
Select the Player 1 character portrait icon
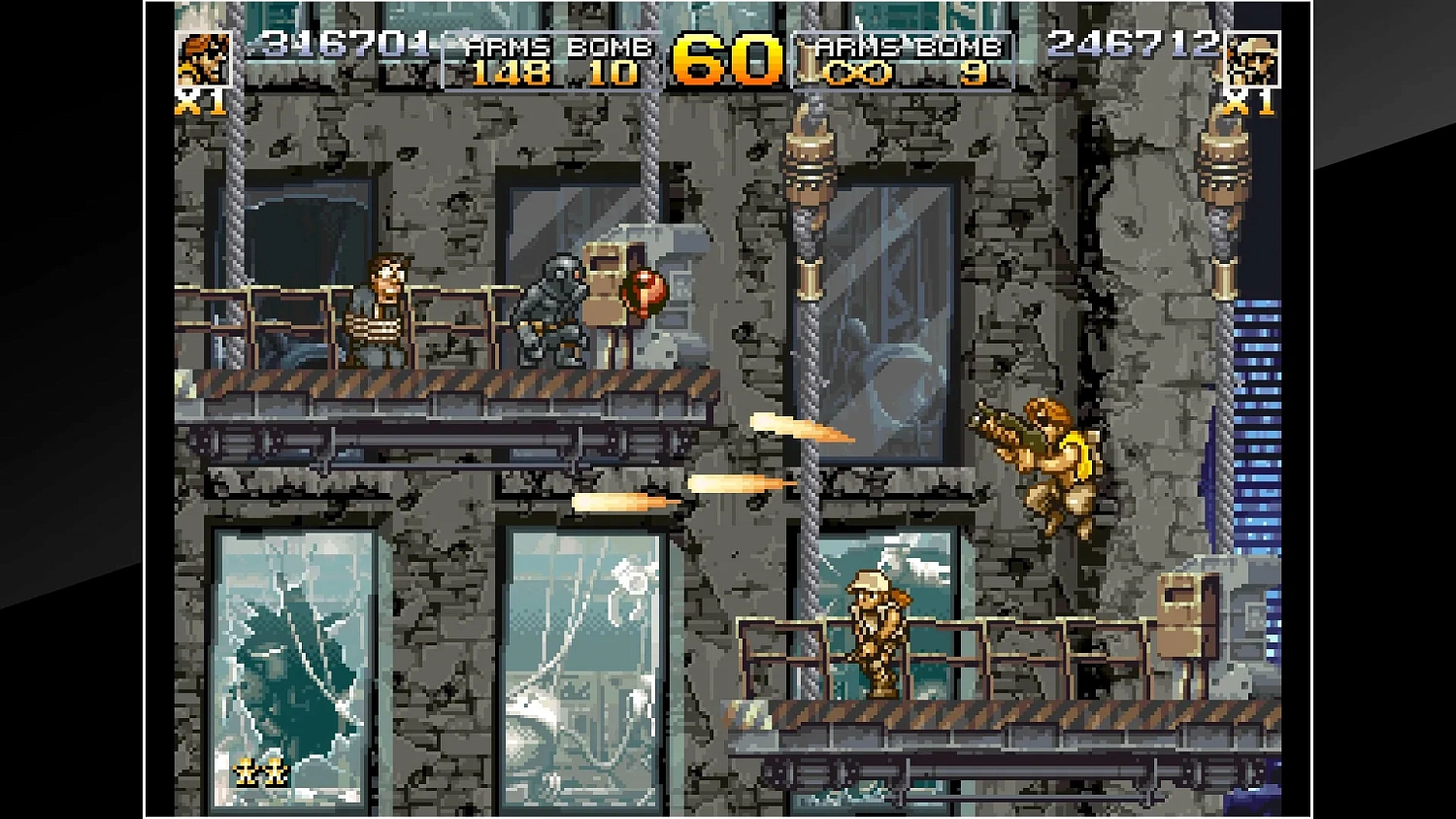coord(204,58)
